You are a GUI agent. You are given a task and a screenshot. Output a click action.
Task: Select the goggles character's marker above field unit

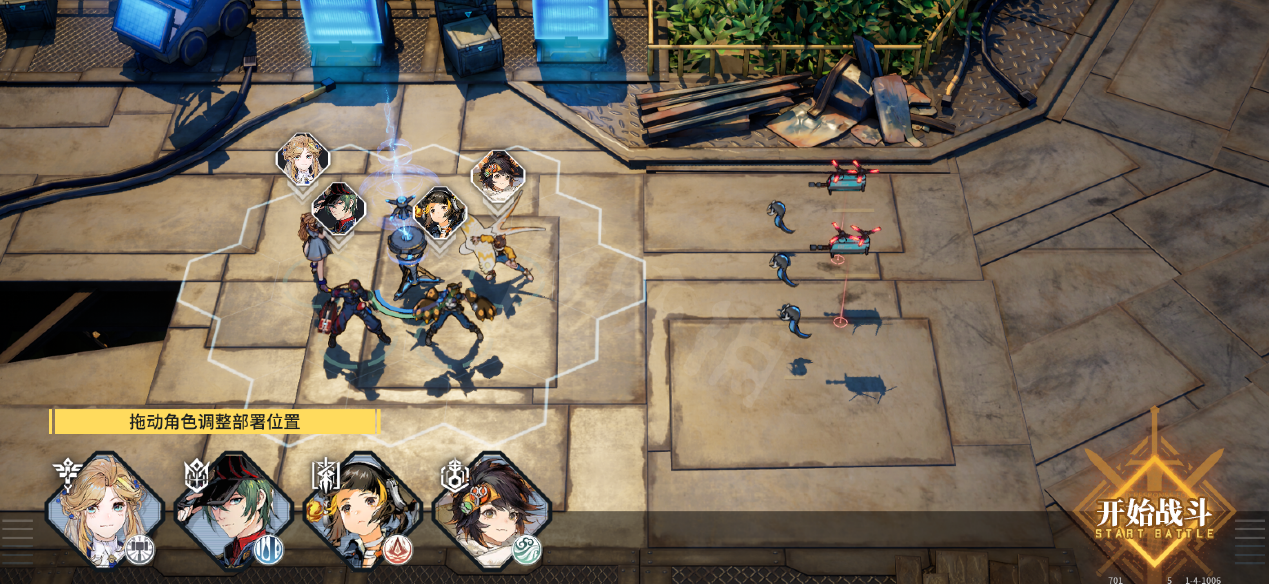tap(497, 176)
